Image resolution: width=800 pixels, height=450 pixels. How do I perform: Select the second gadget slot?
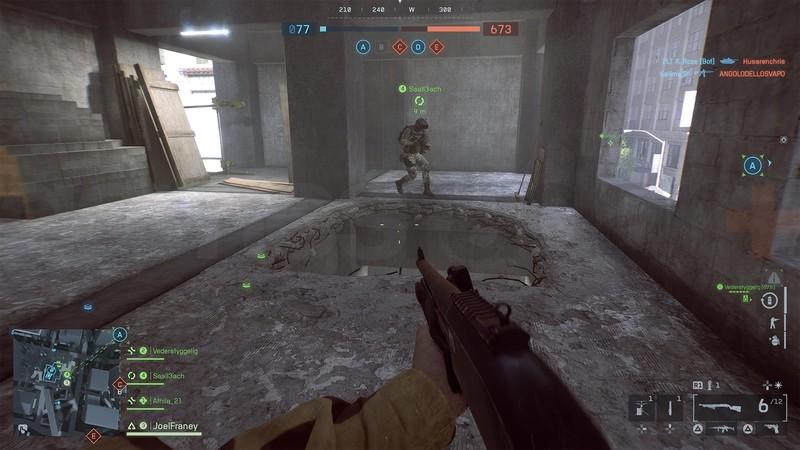pyautogui.click(x=669, y=406)
